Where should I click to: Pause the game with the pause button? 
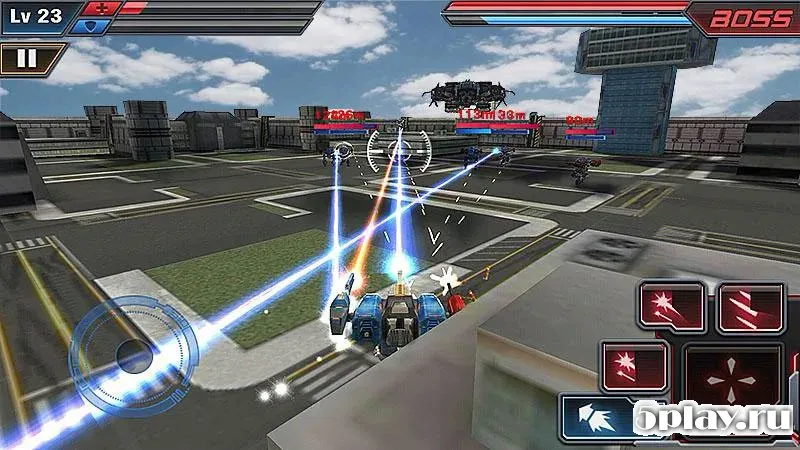[x=27, y=58]
